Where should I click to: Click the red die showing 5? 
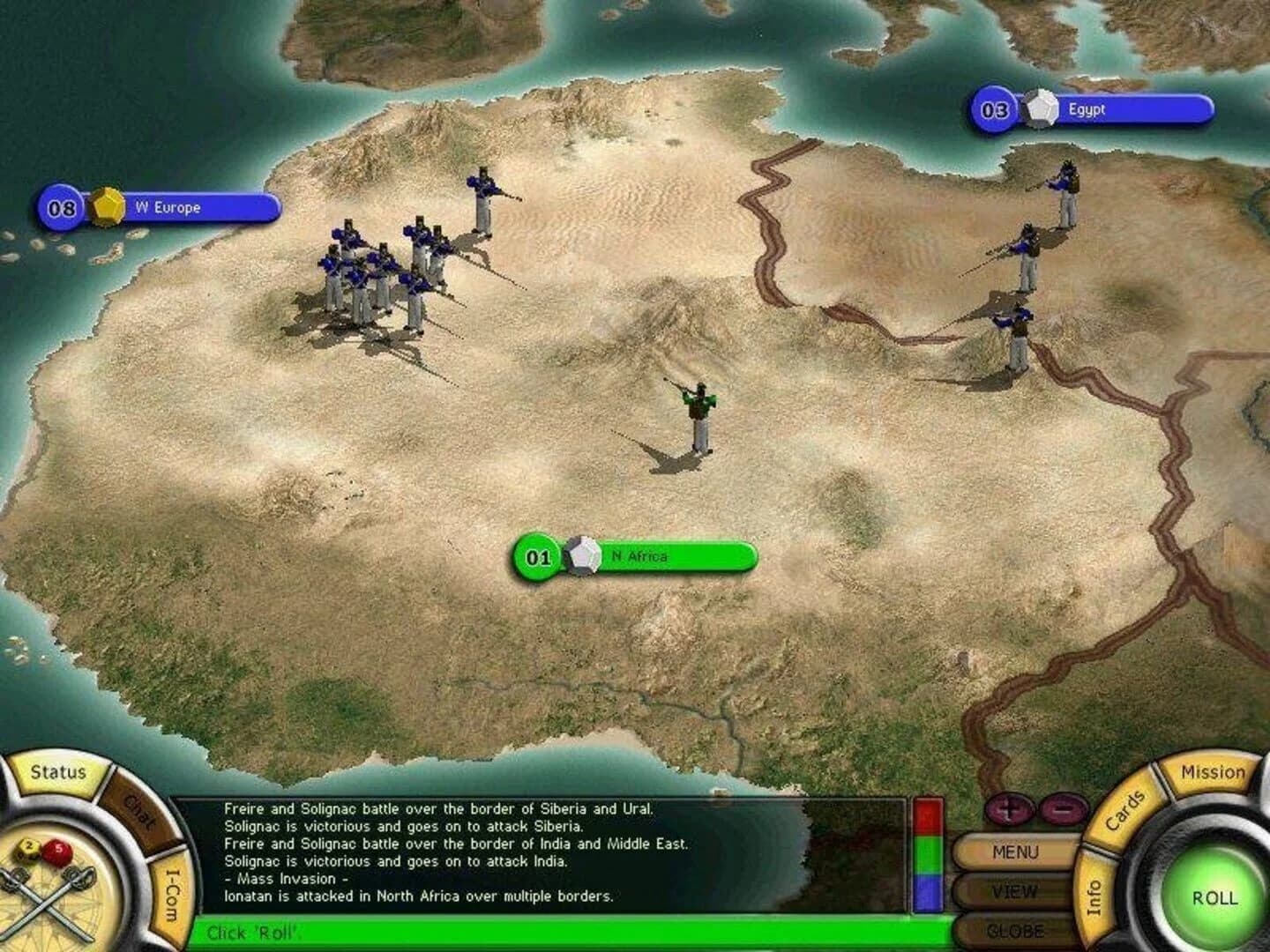point(59,851)
